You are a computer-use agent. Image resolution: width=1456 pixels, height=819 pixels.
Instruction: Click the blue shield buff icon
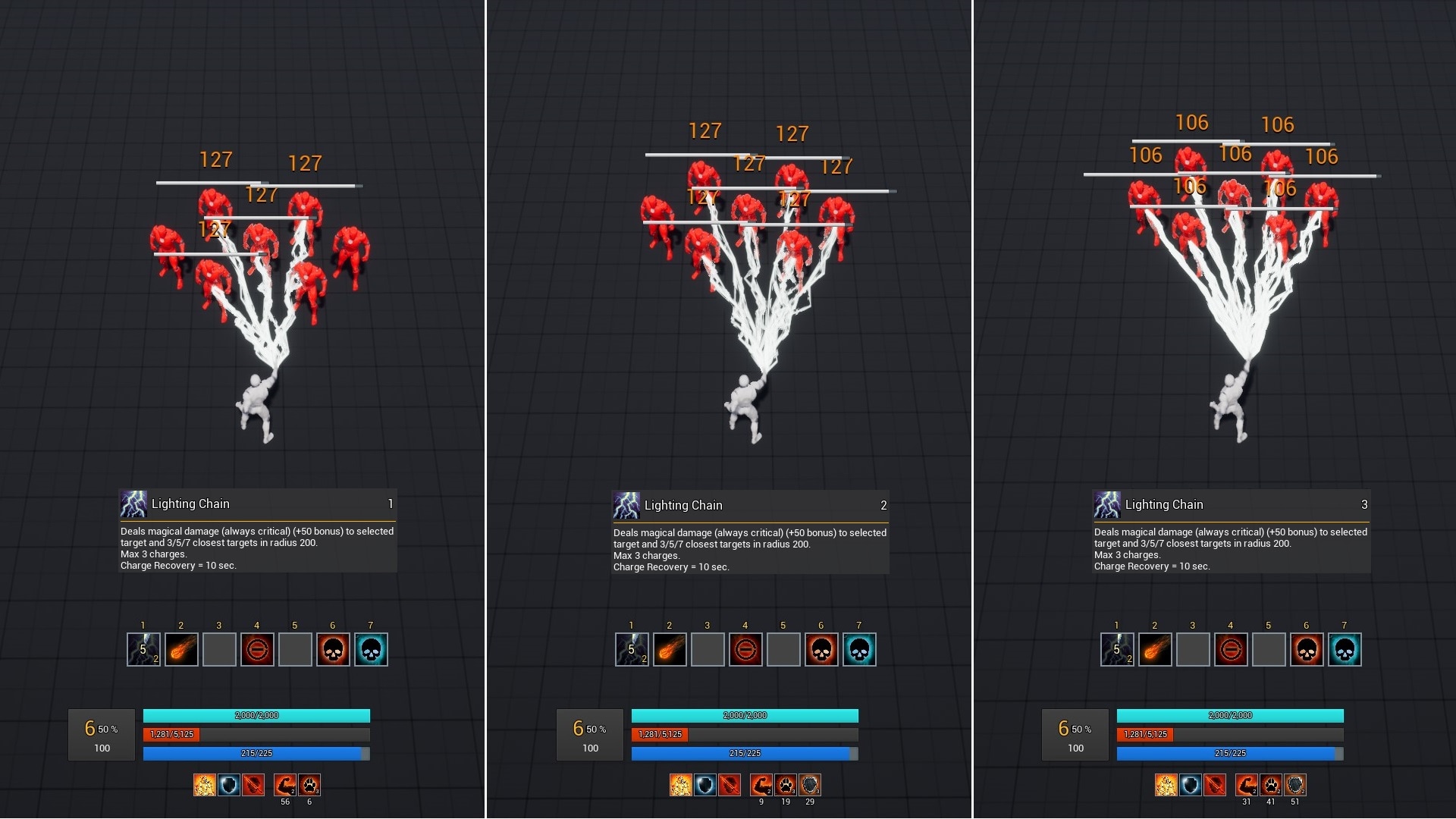[x=228, y=785]
